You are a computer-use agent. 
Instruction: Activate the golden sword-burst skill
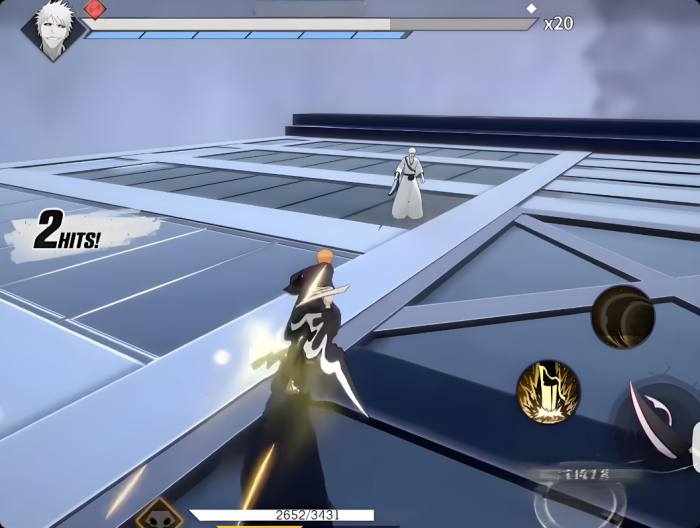pyautogui.click(x=548, y=392)
